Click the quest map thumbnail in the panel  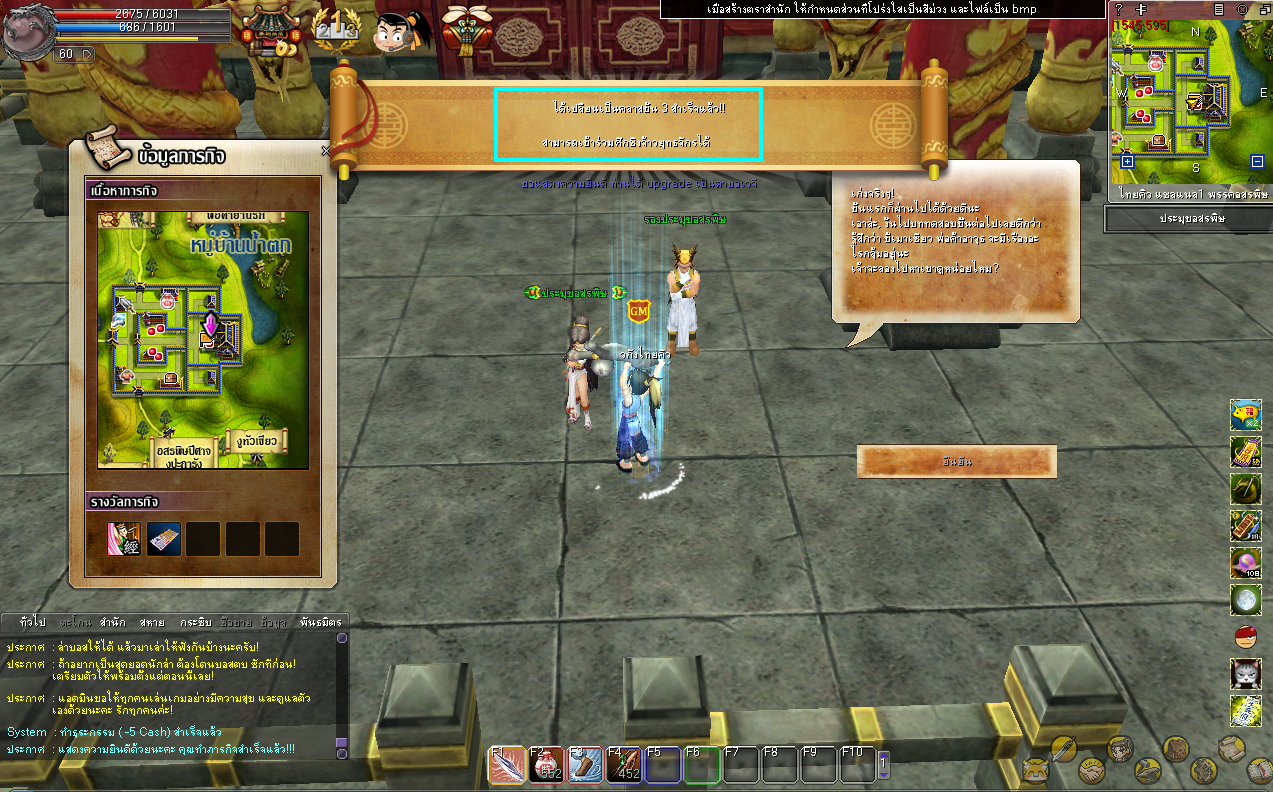click(203, 340)
